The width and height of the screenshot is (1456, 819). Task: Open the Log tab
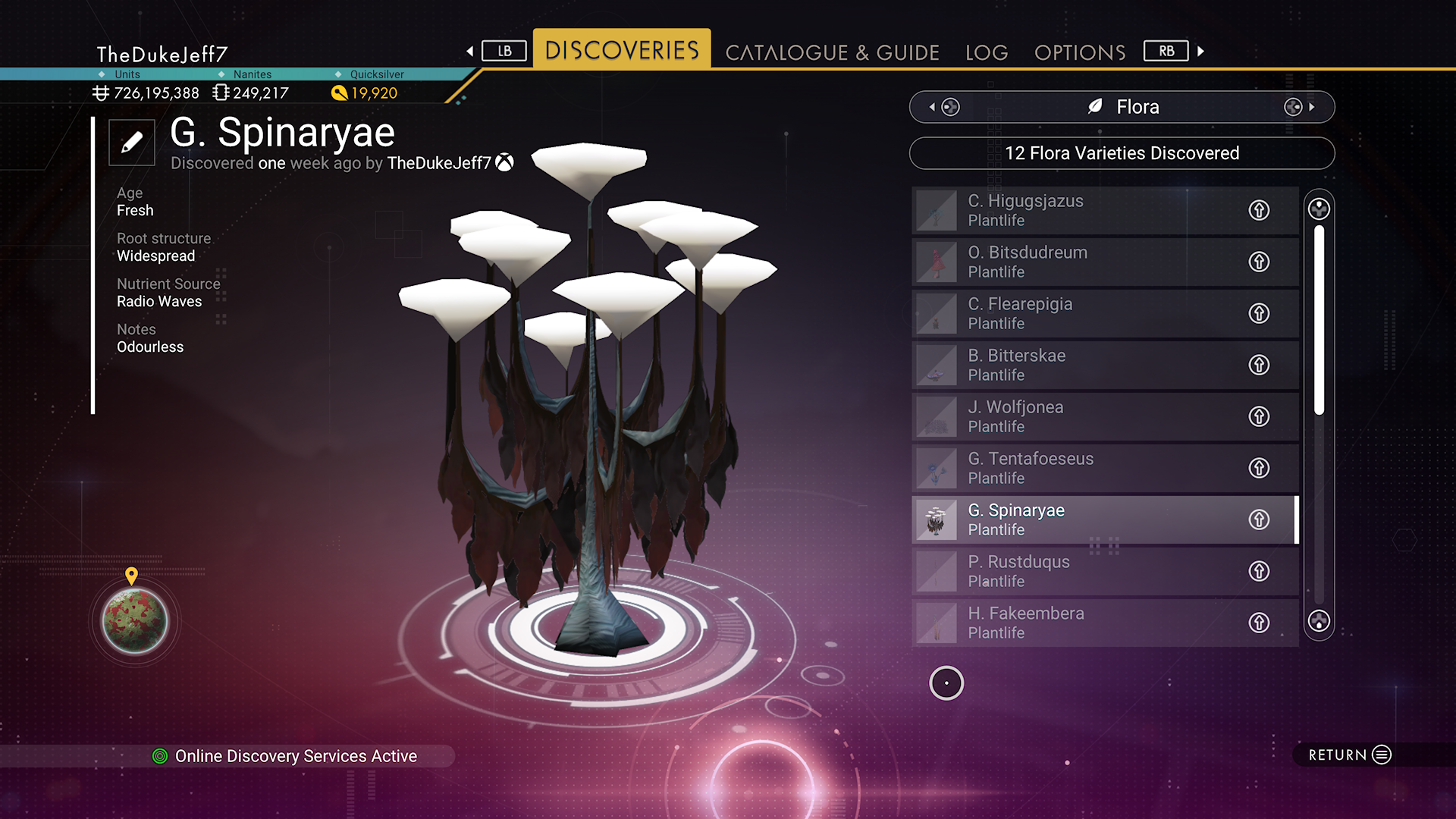click(x=986, y=52)
